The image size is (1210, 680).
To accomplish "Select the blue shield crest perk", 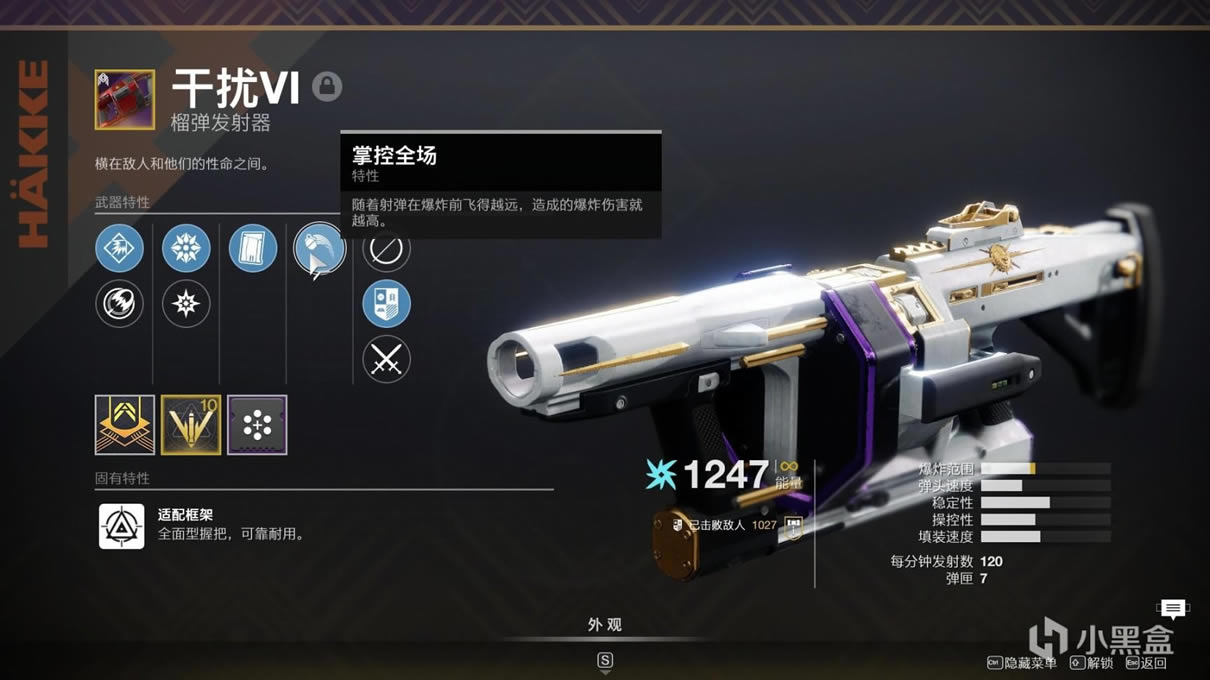I will (386, 303).
